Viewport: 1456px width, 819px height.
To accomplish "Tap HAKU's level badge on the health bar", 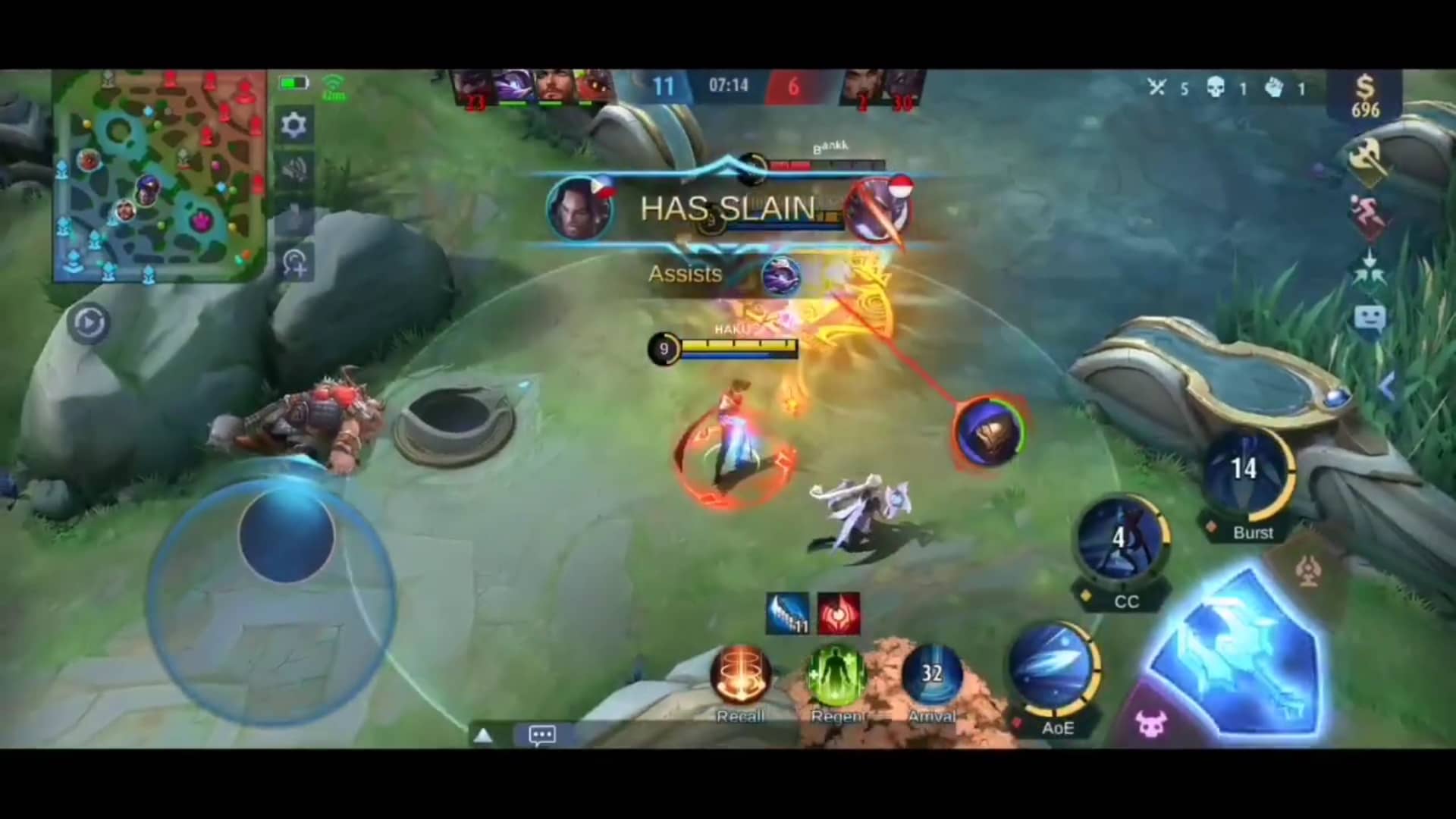I will (x=664, y=349).
